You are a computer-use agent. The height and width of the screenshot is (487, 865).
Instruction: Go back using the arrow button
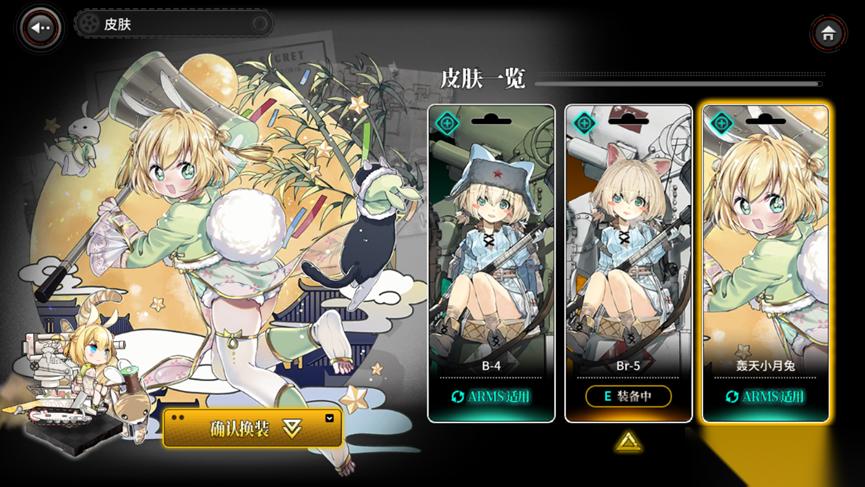[40, 27]
